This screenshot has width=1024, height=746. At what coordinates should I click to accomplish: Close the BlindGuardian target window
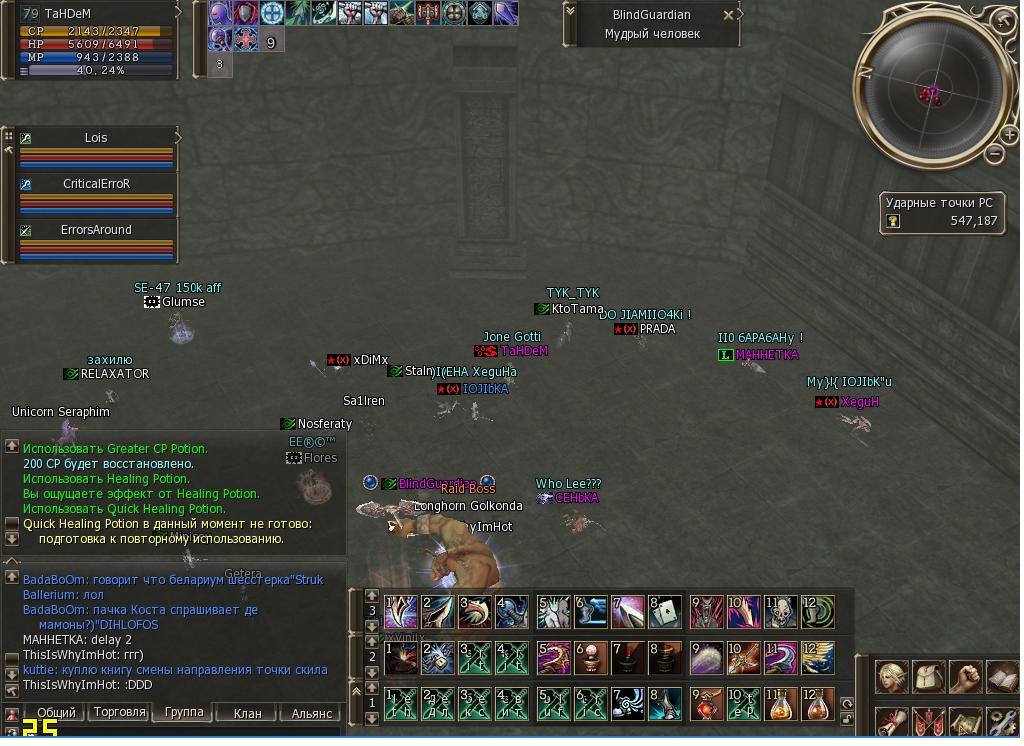click(728, 15)
